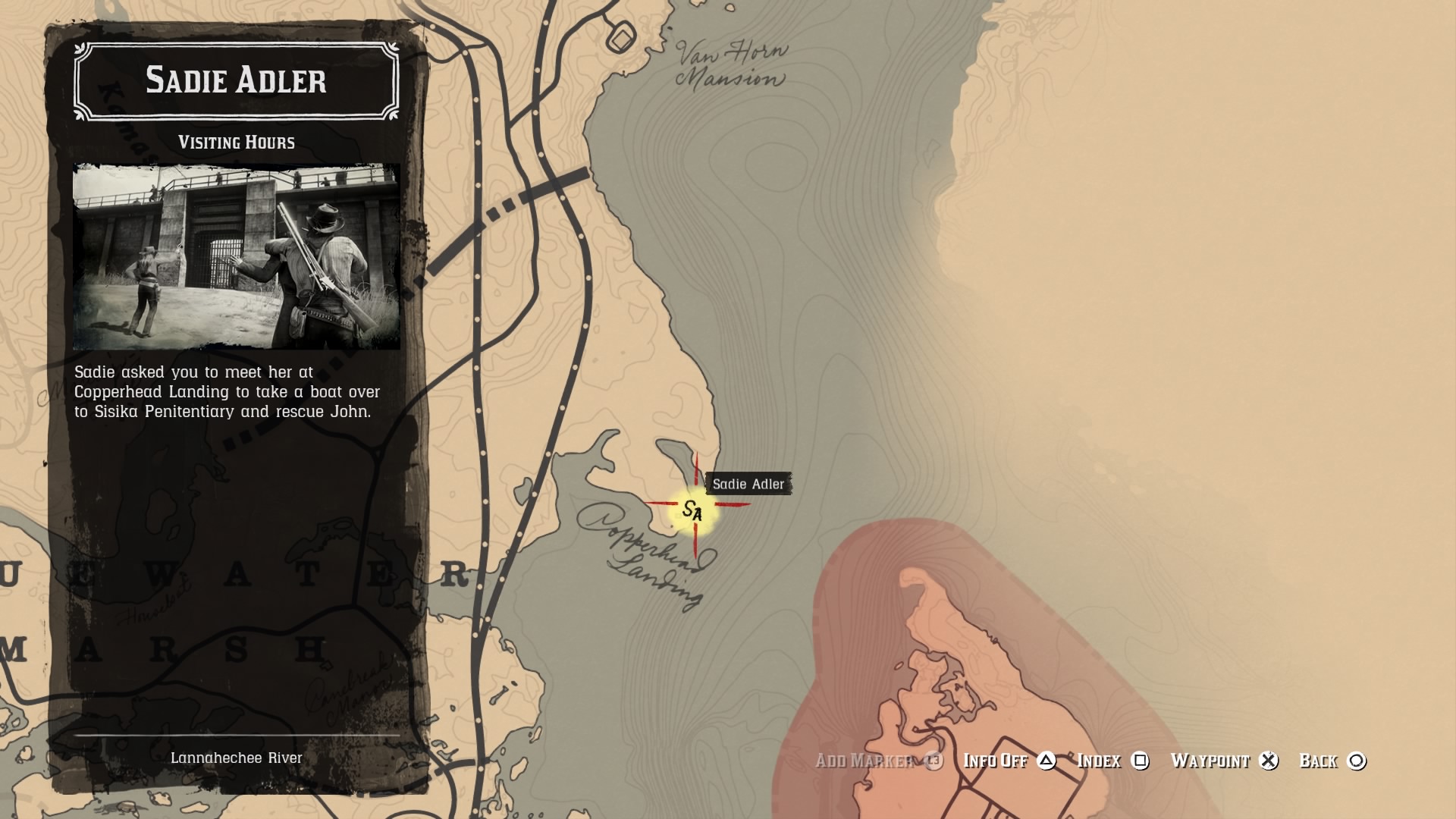Click the X button icon beside Waypoint
Image resolution: width=1456 pixels, height=819 pixels.
point(1269,761)
